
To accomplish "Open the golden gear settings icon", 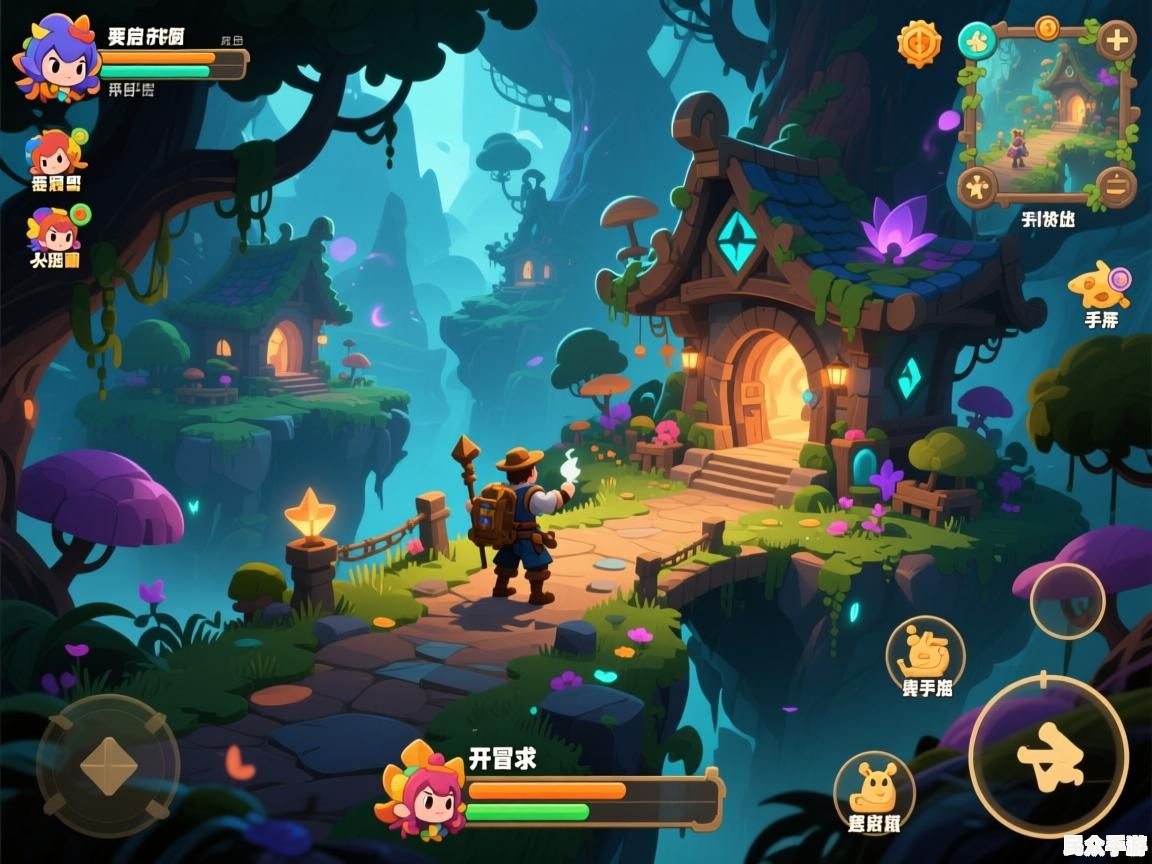I will point(918,43).
